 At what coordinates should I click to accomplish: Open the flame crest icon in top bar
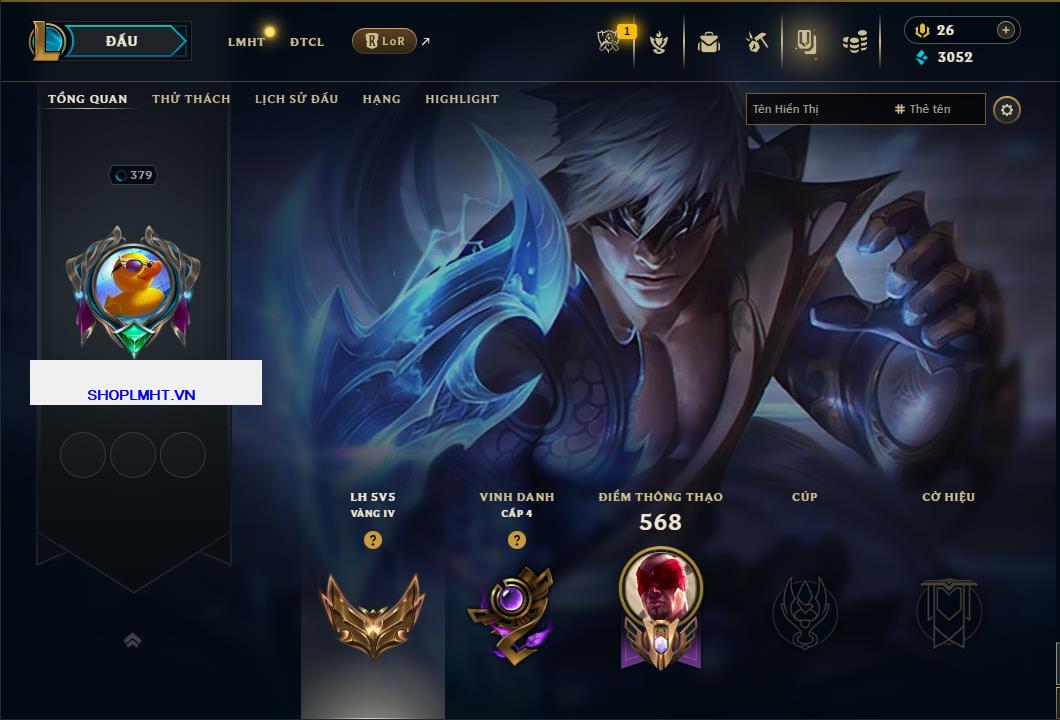[658, 42]
